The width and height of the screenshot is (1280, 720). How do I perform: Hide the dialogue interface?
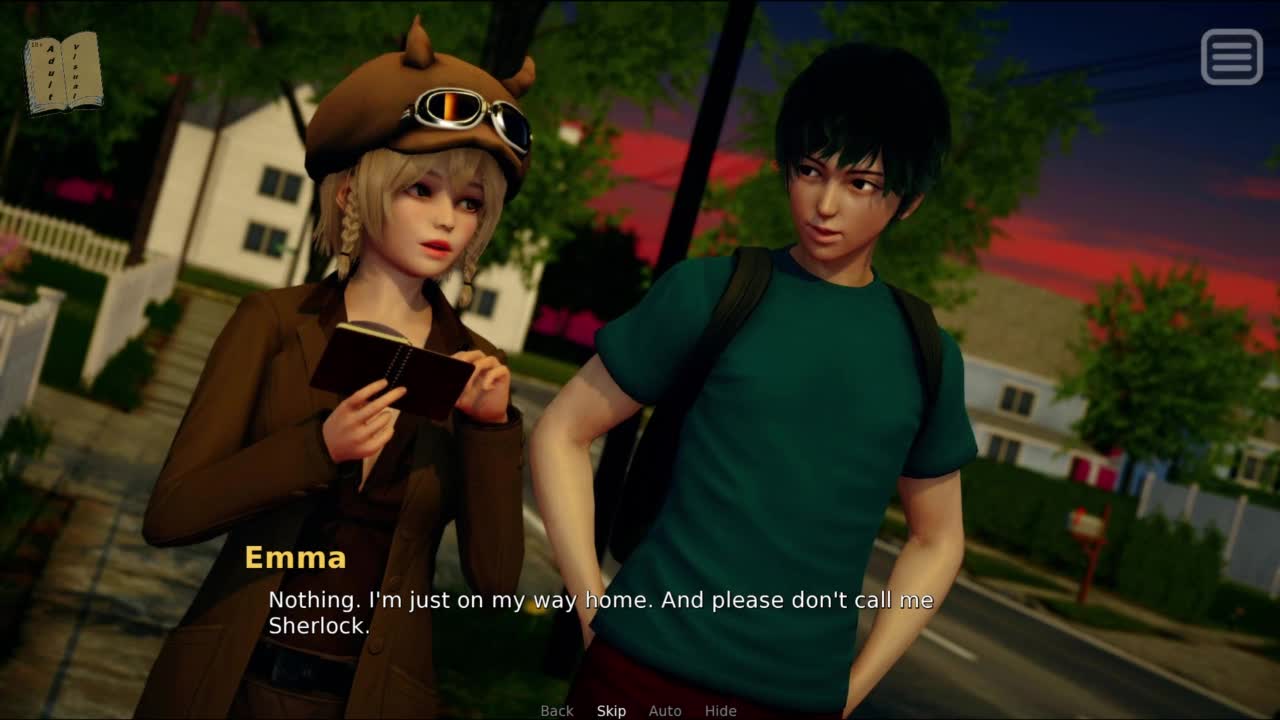pyautogui.click(x=720, y=711)
